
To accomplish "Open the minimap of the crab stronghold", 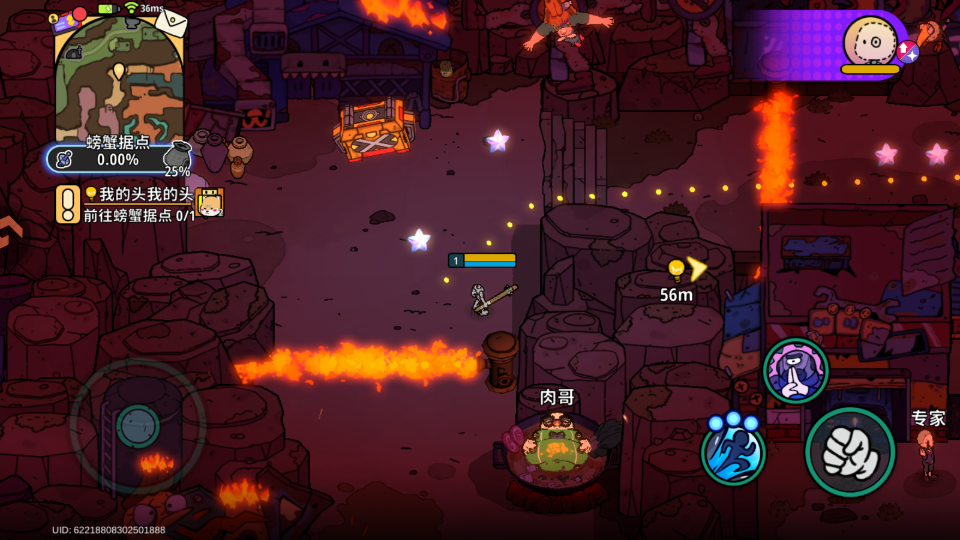I will [x=118, y=78].
